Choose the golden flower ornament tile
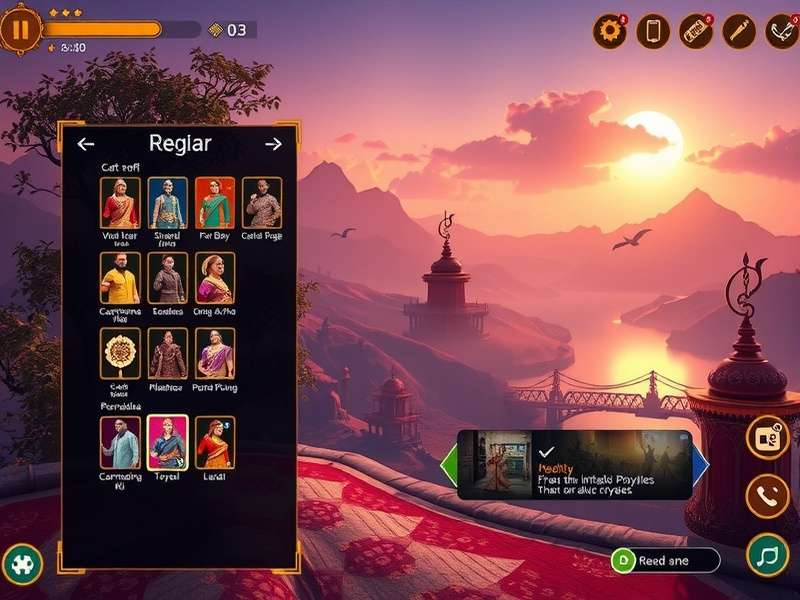Screen dimensions: 800x600 (x=120, y=353)
